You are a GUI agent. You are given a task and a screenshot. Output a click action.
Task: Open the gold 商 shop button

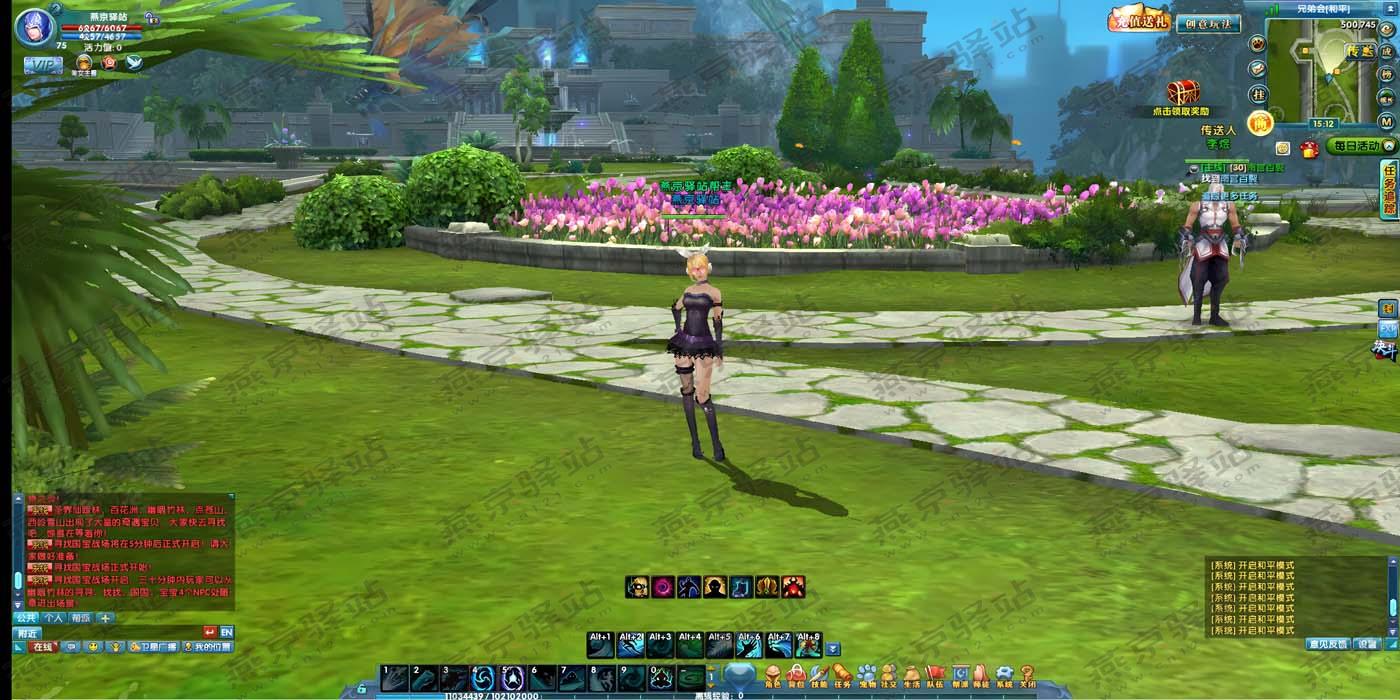1260,122
